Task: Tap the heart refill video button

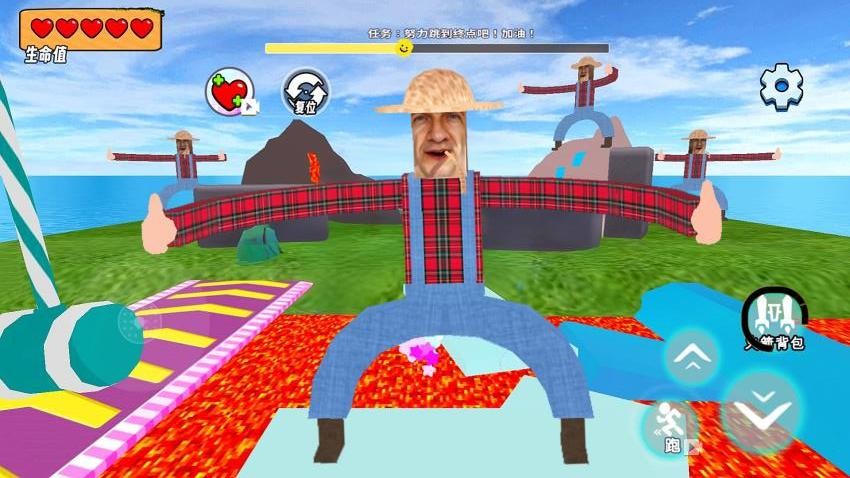Action: click(x=230, y=93)
